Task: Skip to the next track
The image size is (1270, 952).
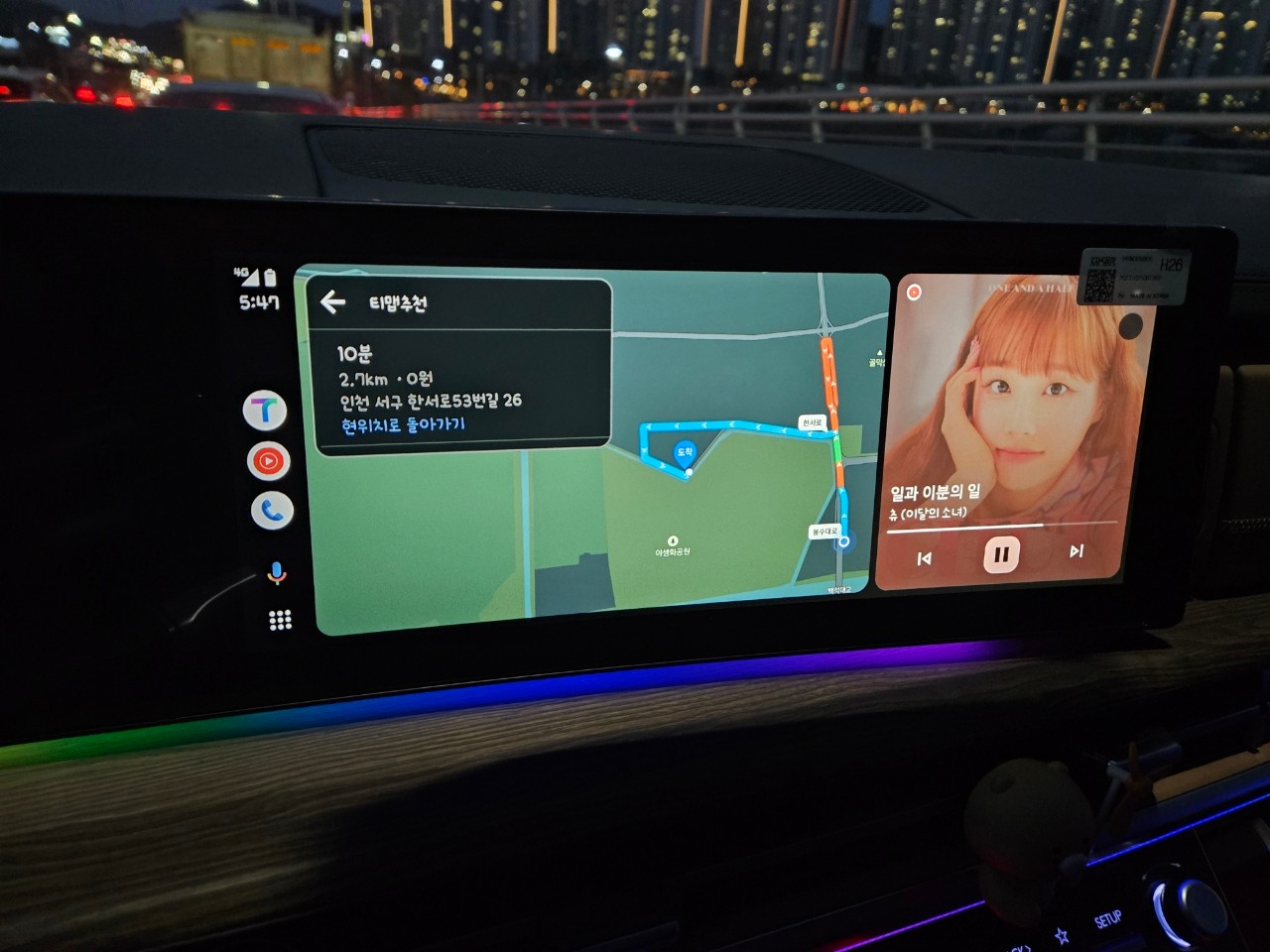Action: coord(1077,551)
